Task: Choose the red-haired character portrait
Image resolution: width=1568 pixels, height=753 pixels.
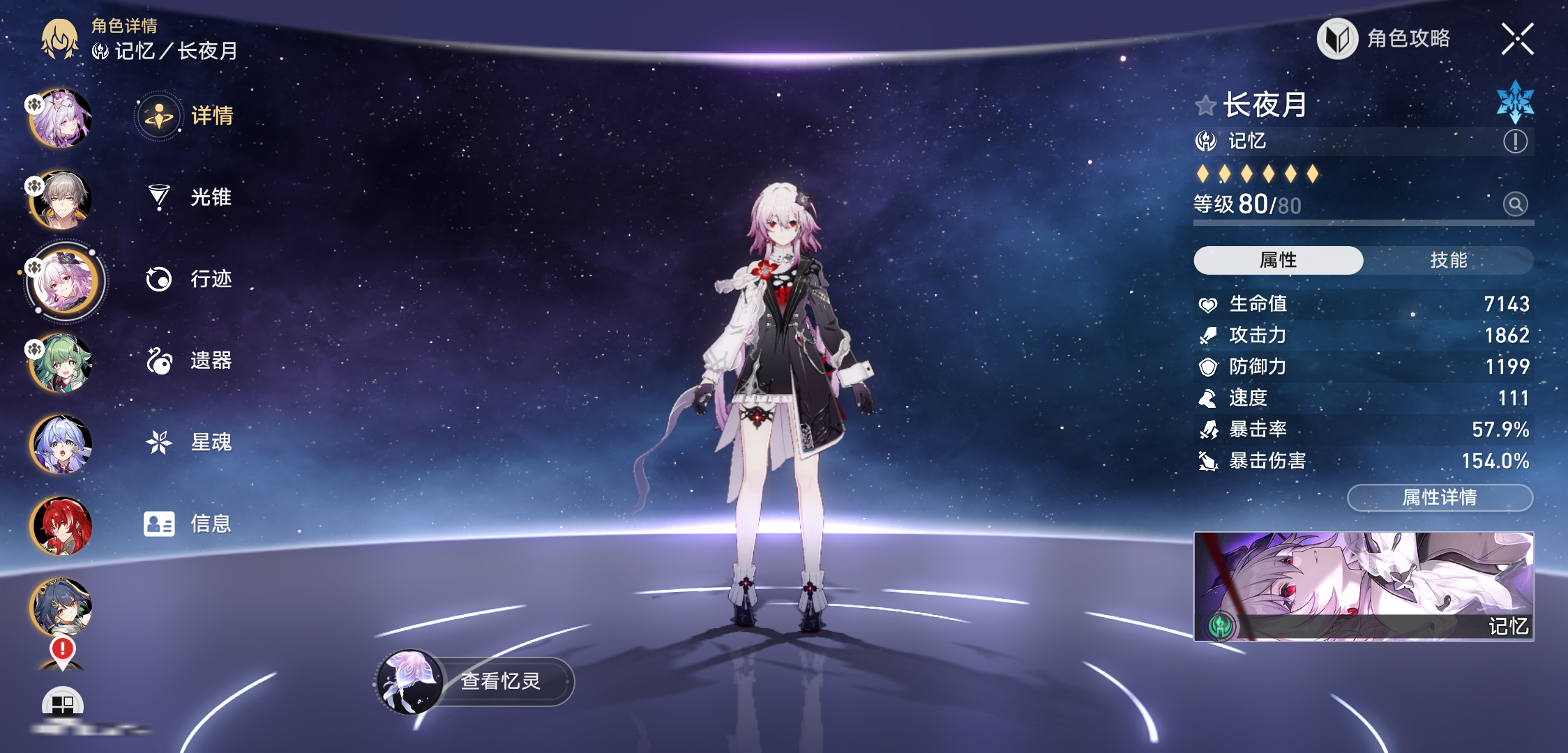Action: point(61,526)
